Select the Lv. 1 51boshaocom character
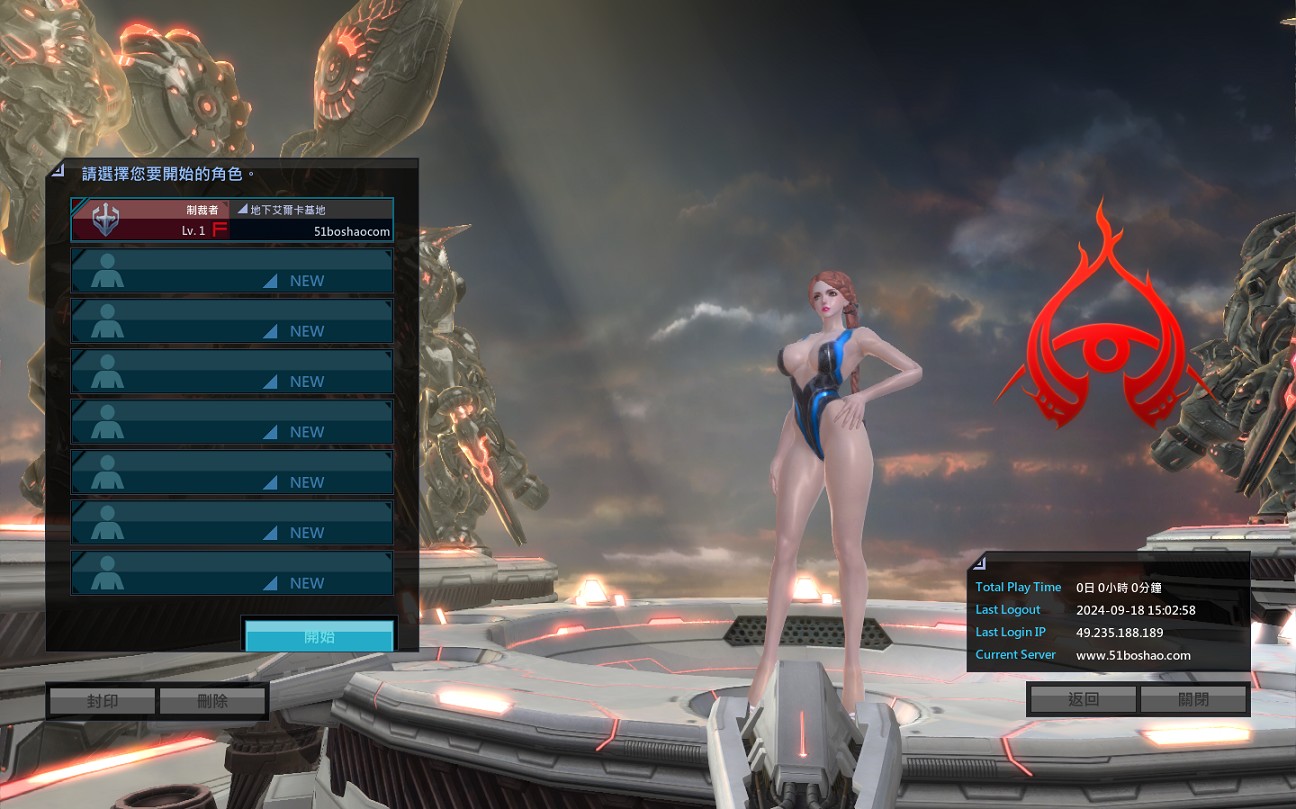 (x=231, y=220)
